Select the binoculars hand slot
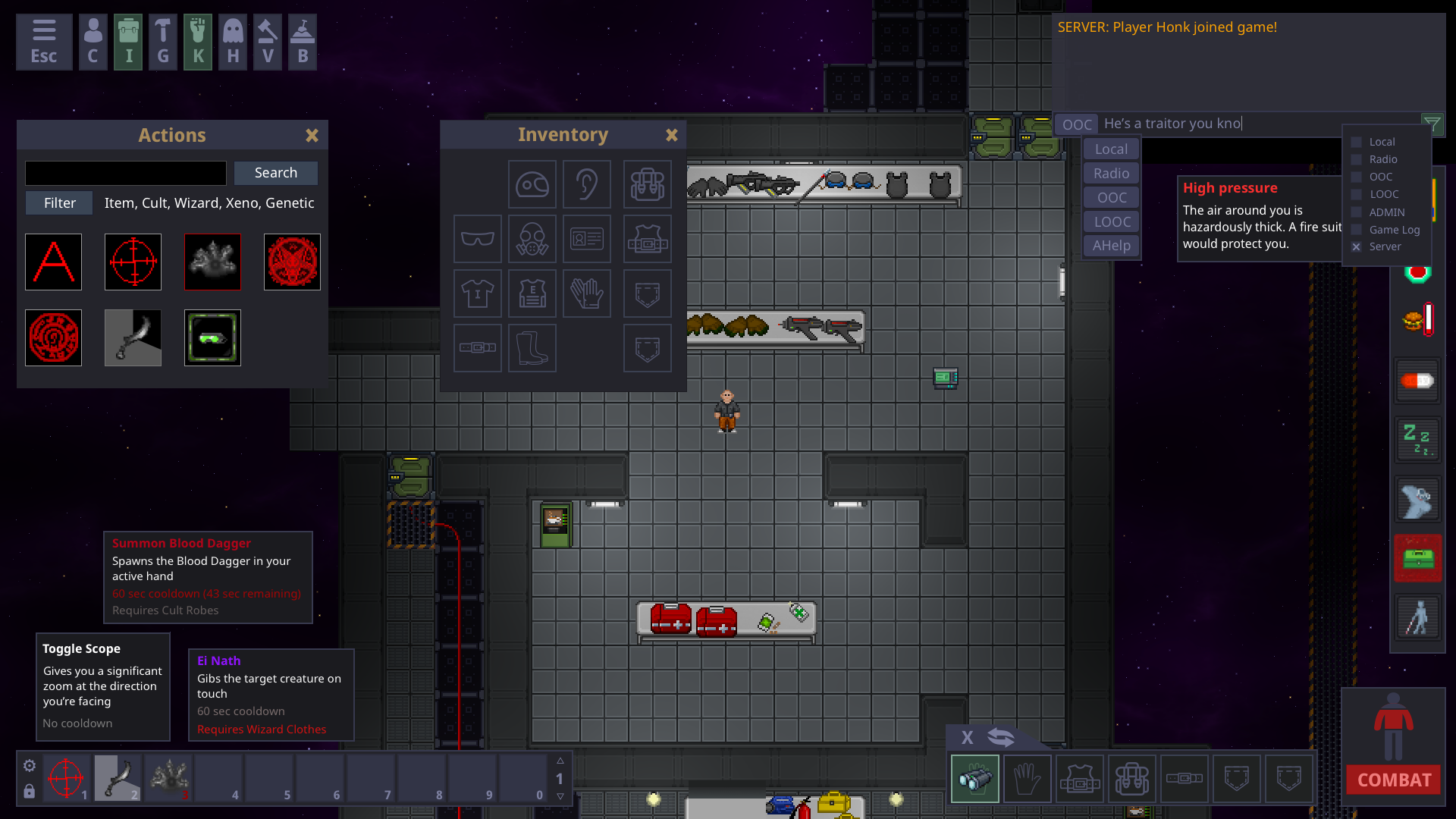This screenshot has height=819, width=1456. pos(975,779)
